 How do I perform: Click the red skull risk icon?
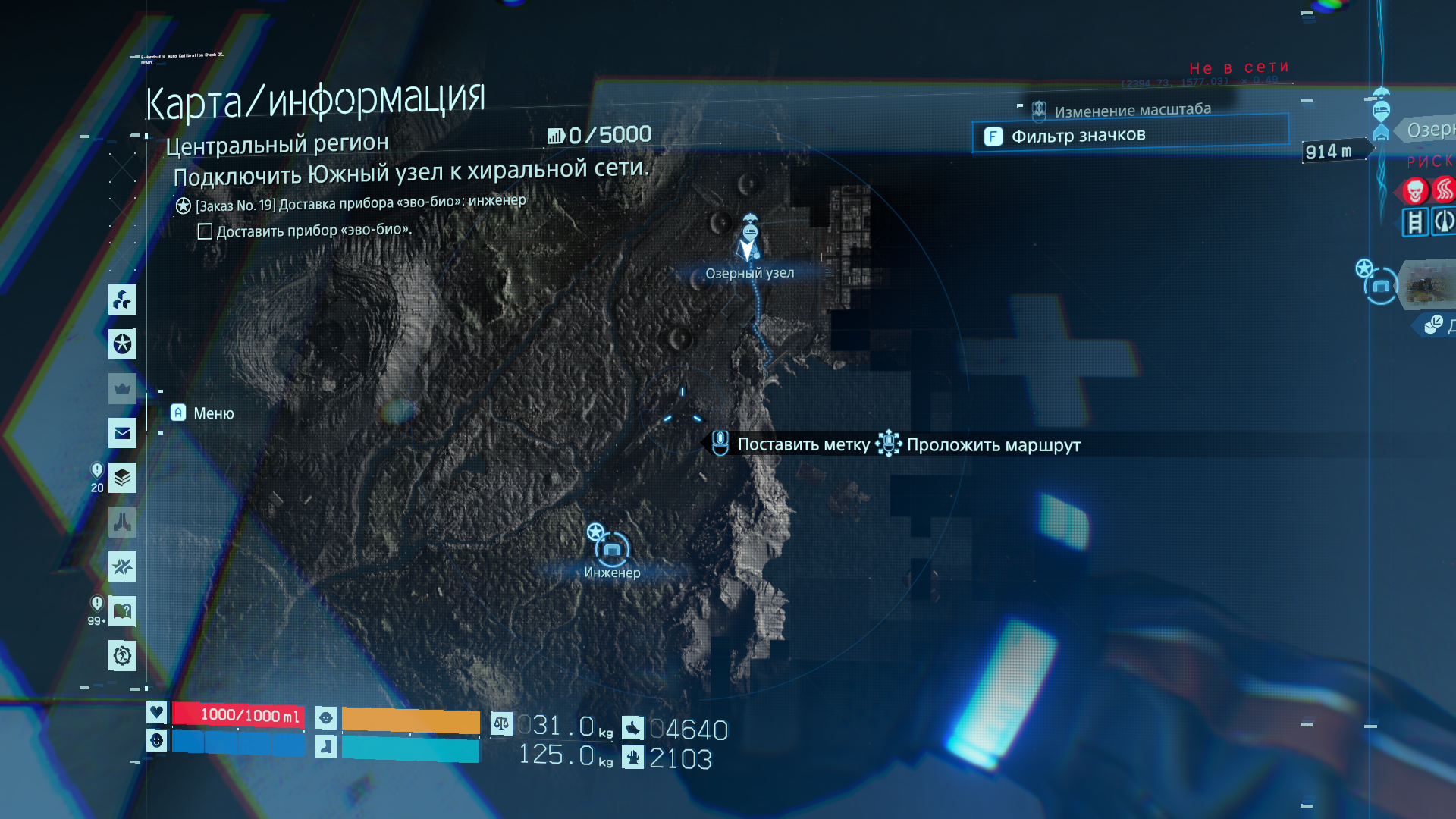(1415, 190)
